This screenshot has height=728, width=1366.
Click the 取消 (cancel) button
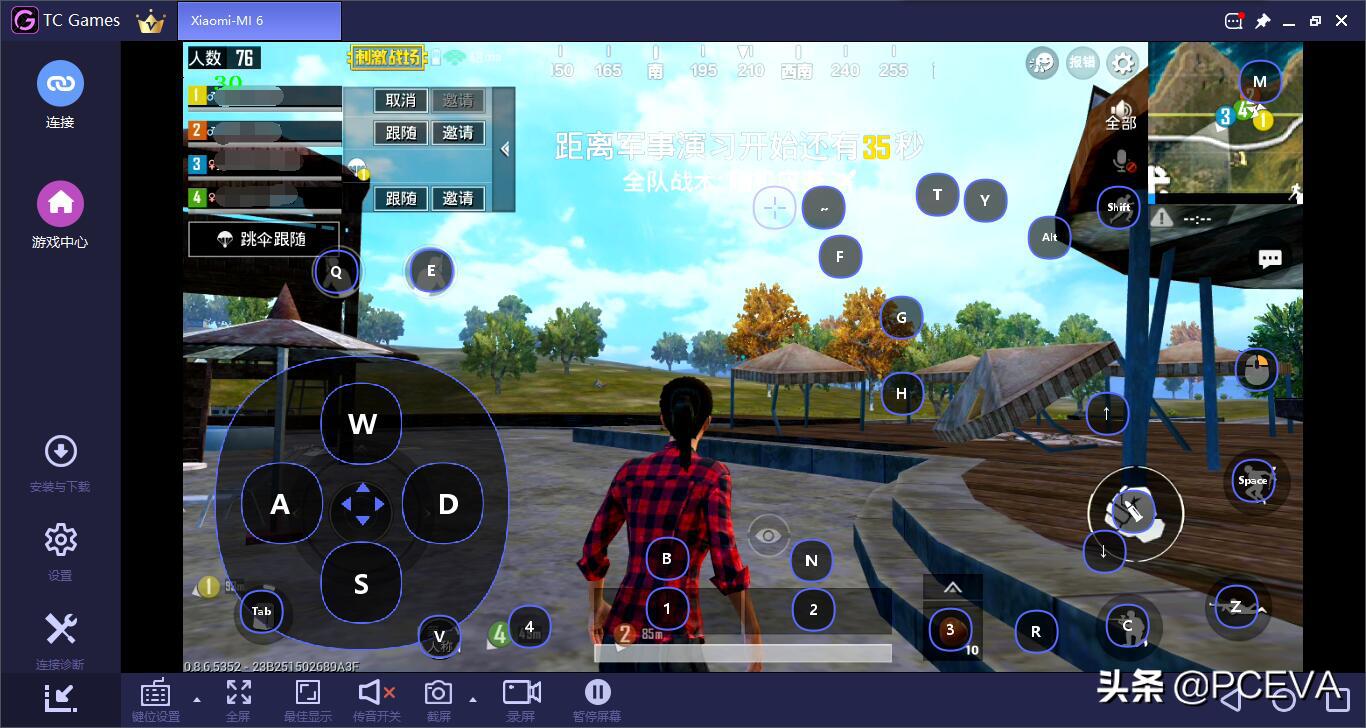[x=400, y=100]
